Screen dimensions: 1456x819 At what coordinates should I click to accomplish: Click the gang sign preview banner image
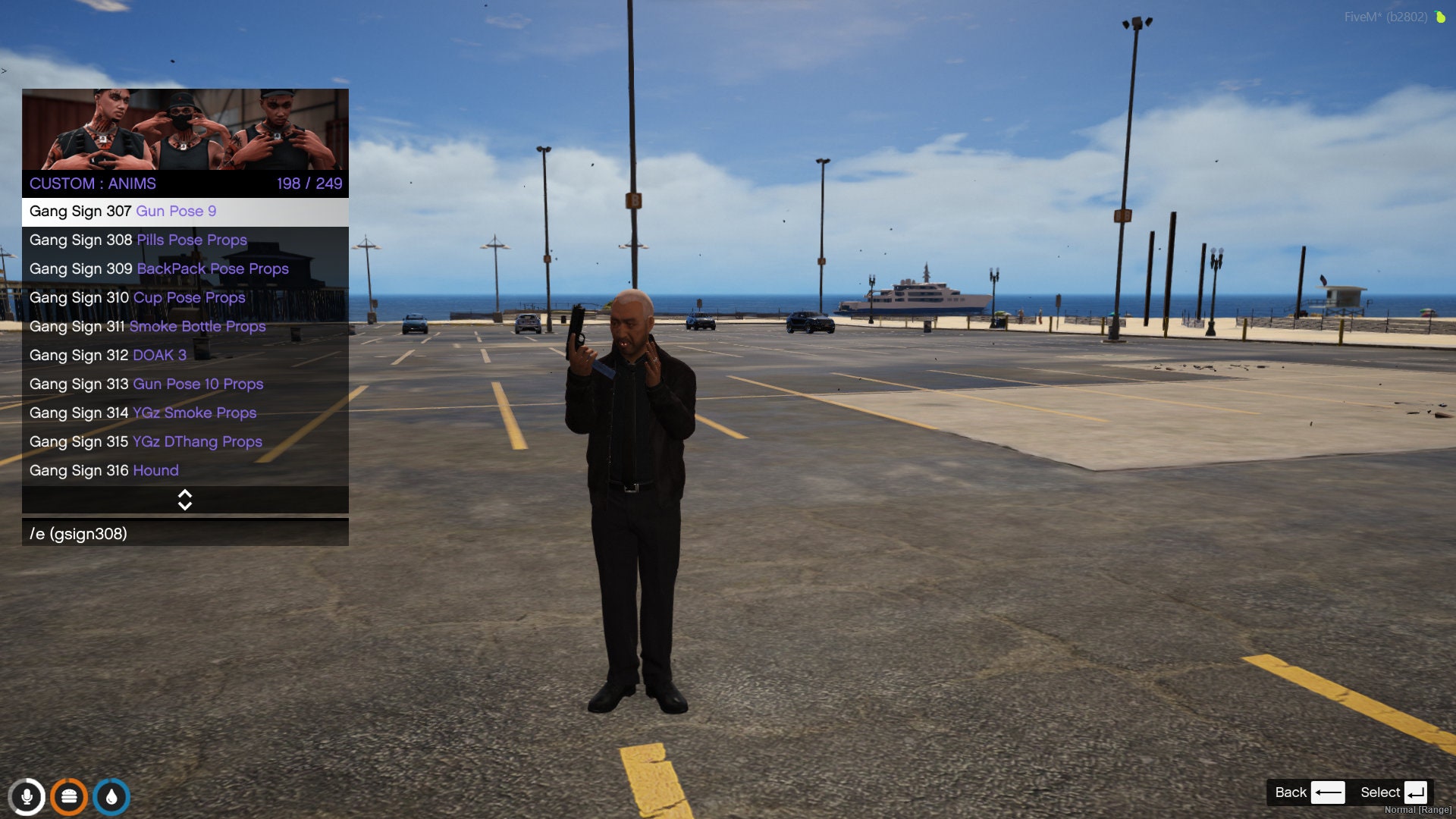[184, 130]
